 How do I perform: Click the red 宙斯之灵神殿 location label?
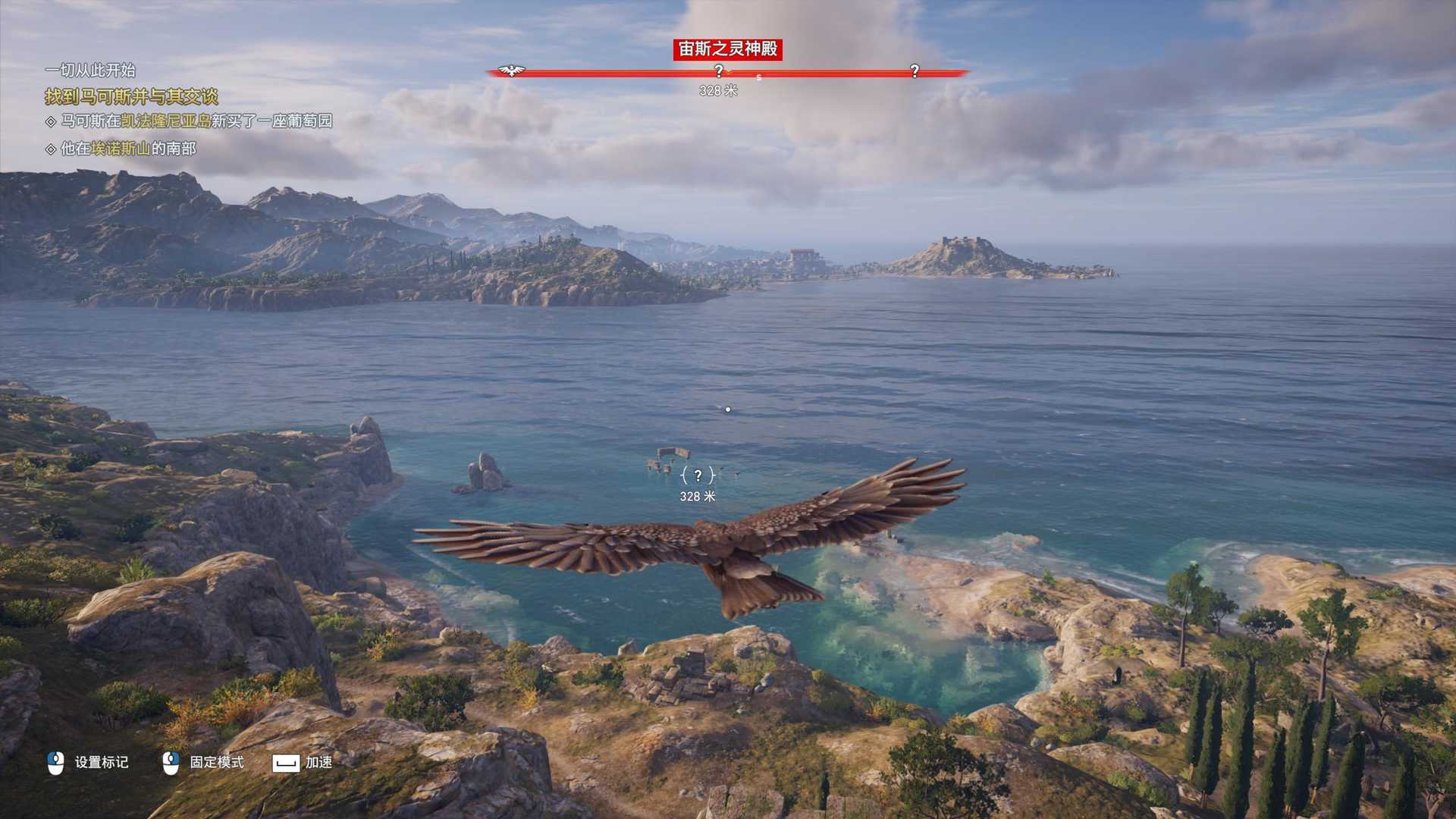727,49
